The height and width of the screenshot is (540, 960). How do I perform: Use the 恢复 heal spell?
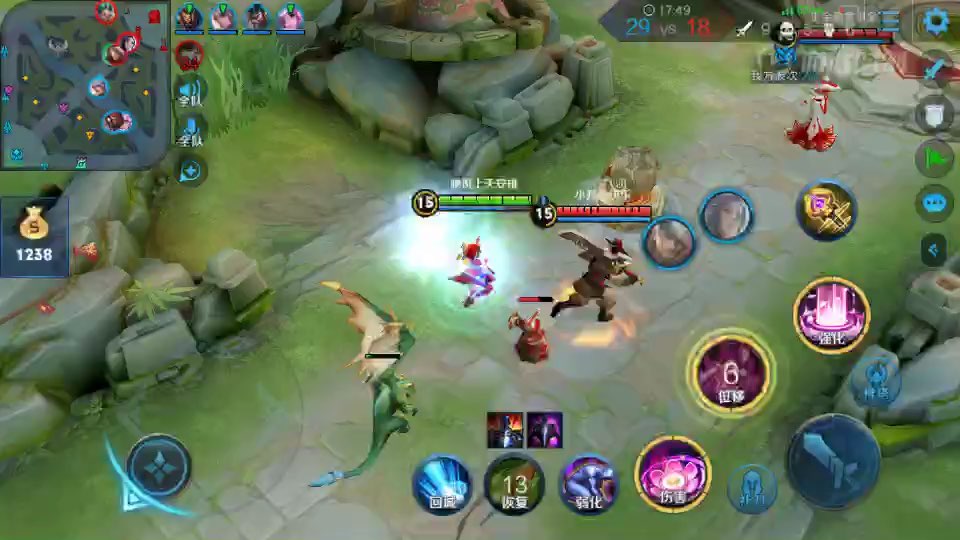point(514,485)
